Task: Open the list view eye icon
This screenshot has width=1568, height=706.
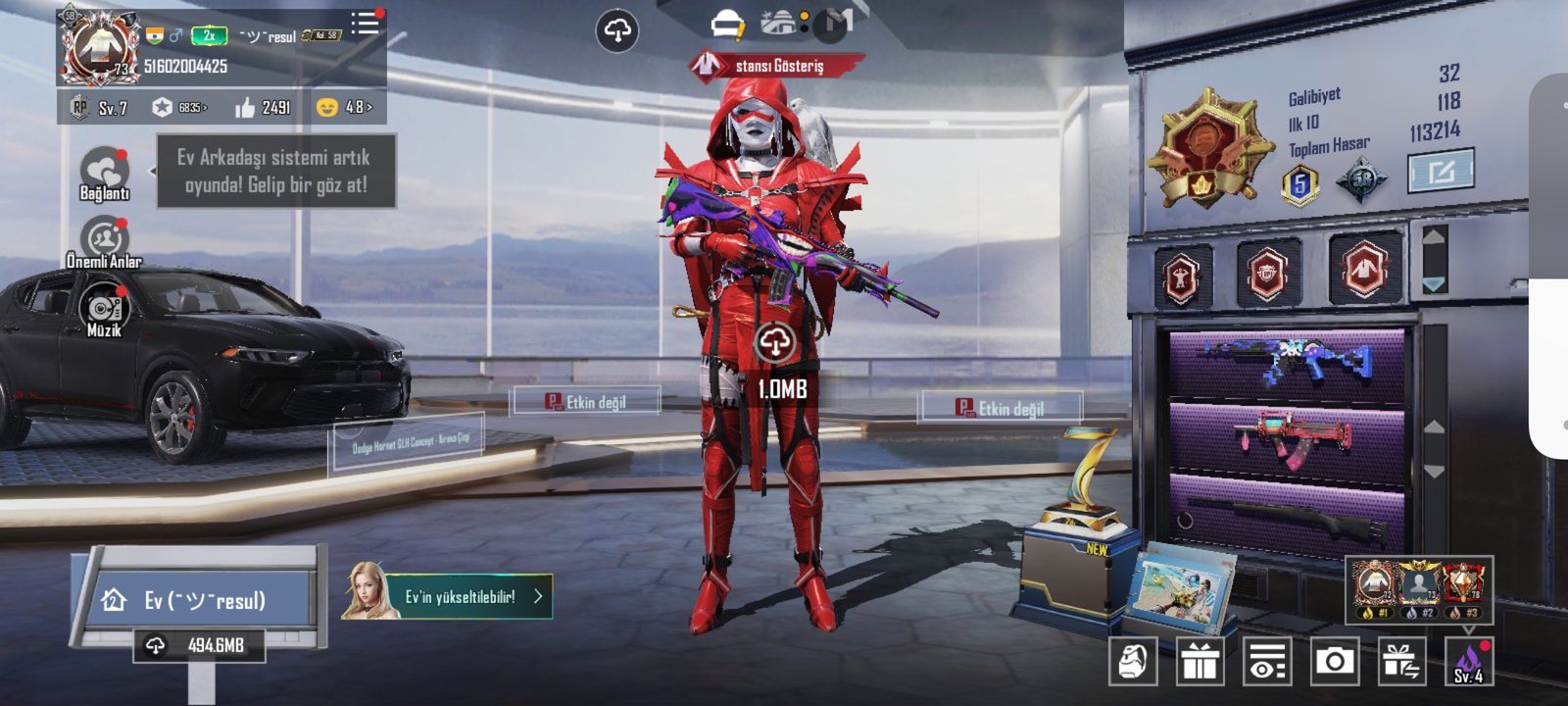Action: point(1266,662)
